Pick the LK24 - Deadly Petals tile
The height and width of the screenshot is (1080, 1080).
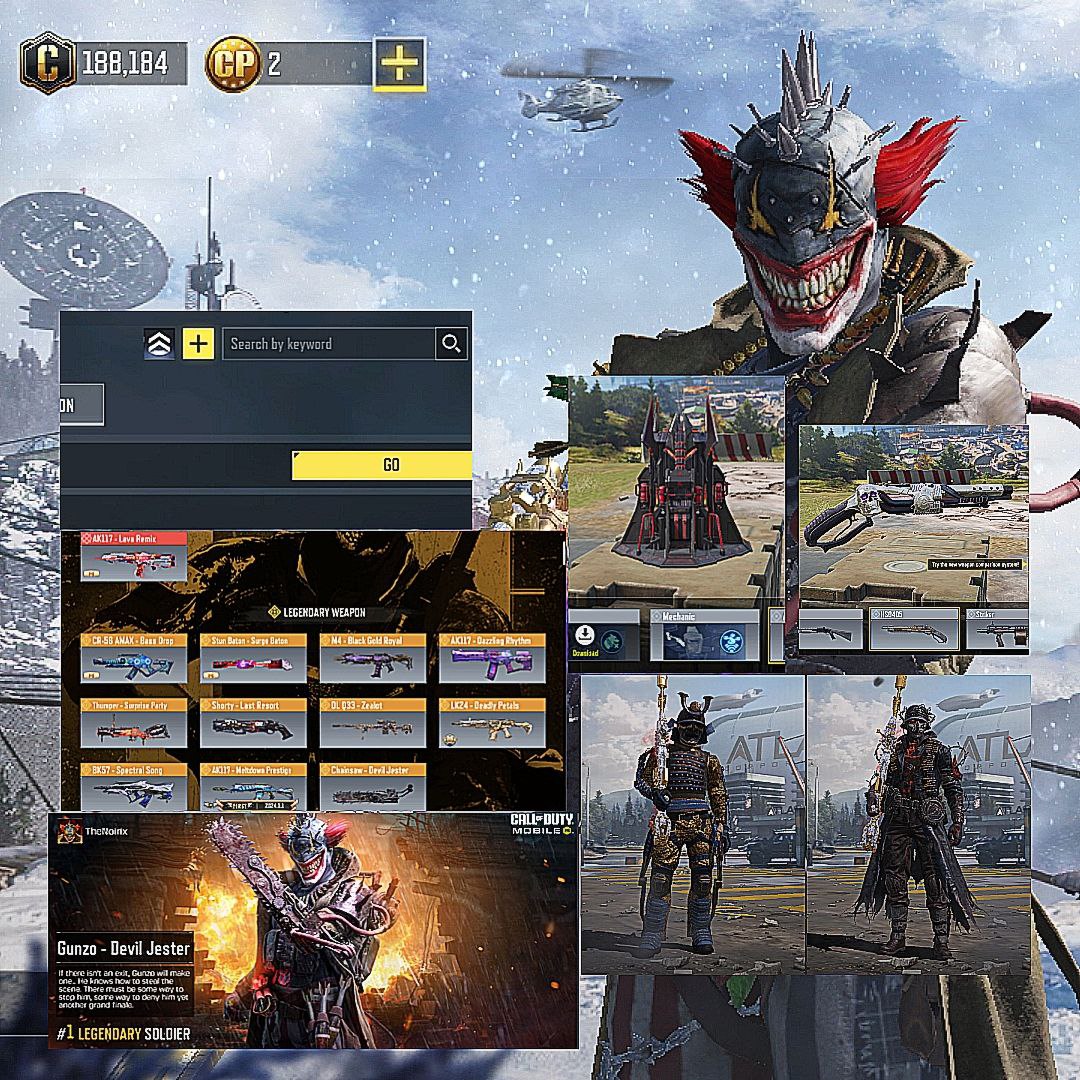[x=492, y=722]
